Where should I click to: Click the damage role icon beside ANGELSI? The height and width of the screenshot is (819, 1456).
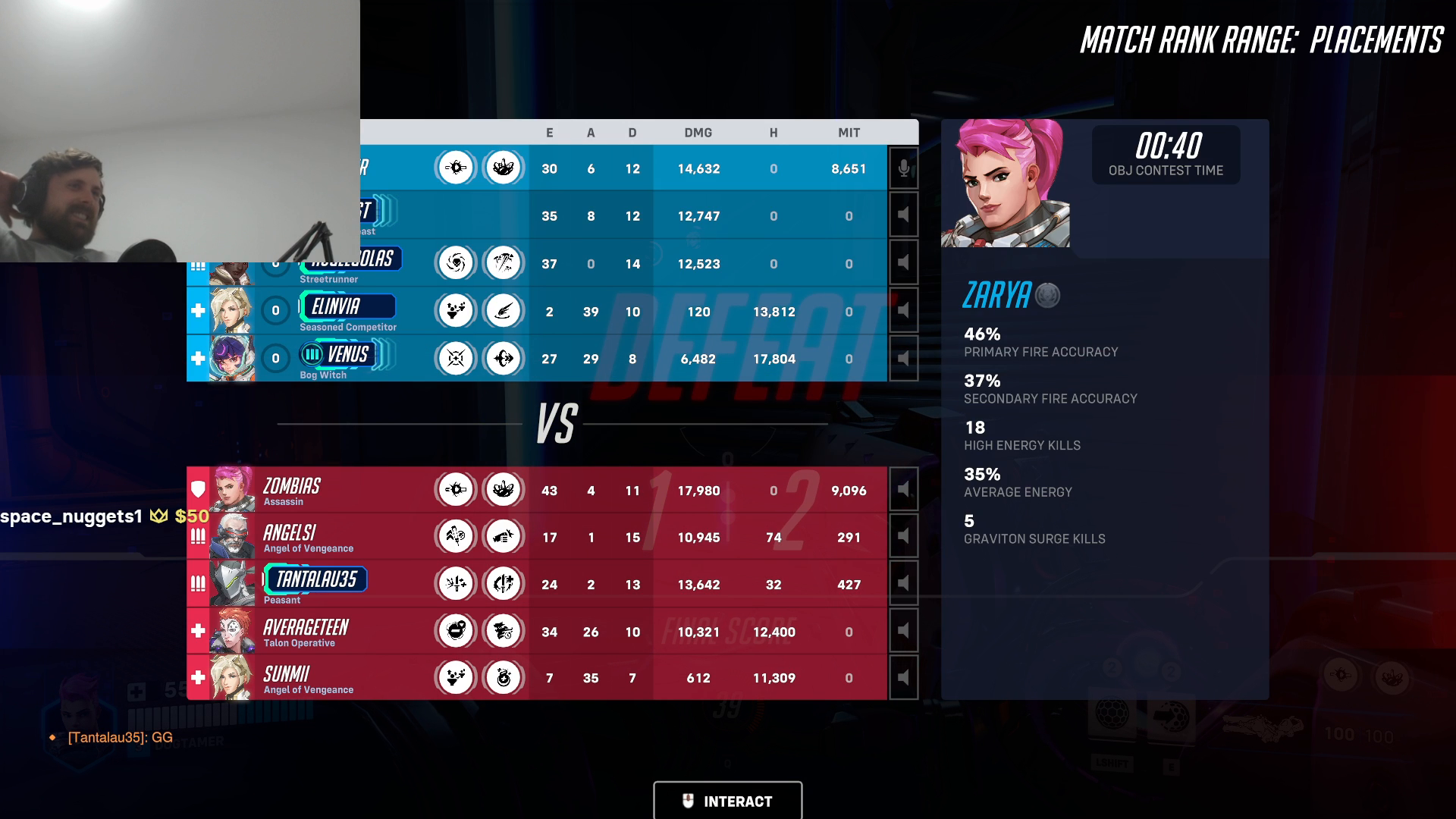[x=197, y=536]
